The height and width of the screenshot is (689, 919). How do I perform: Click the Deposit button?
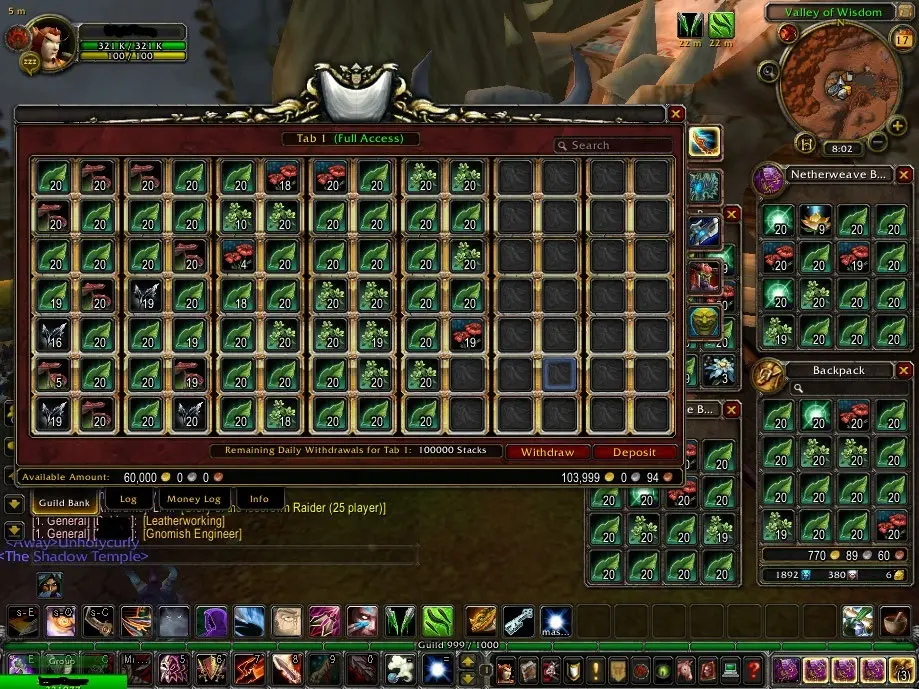[x=634, y=452]
